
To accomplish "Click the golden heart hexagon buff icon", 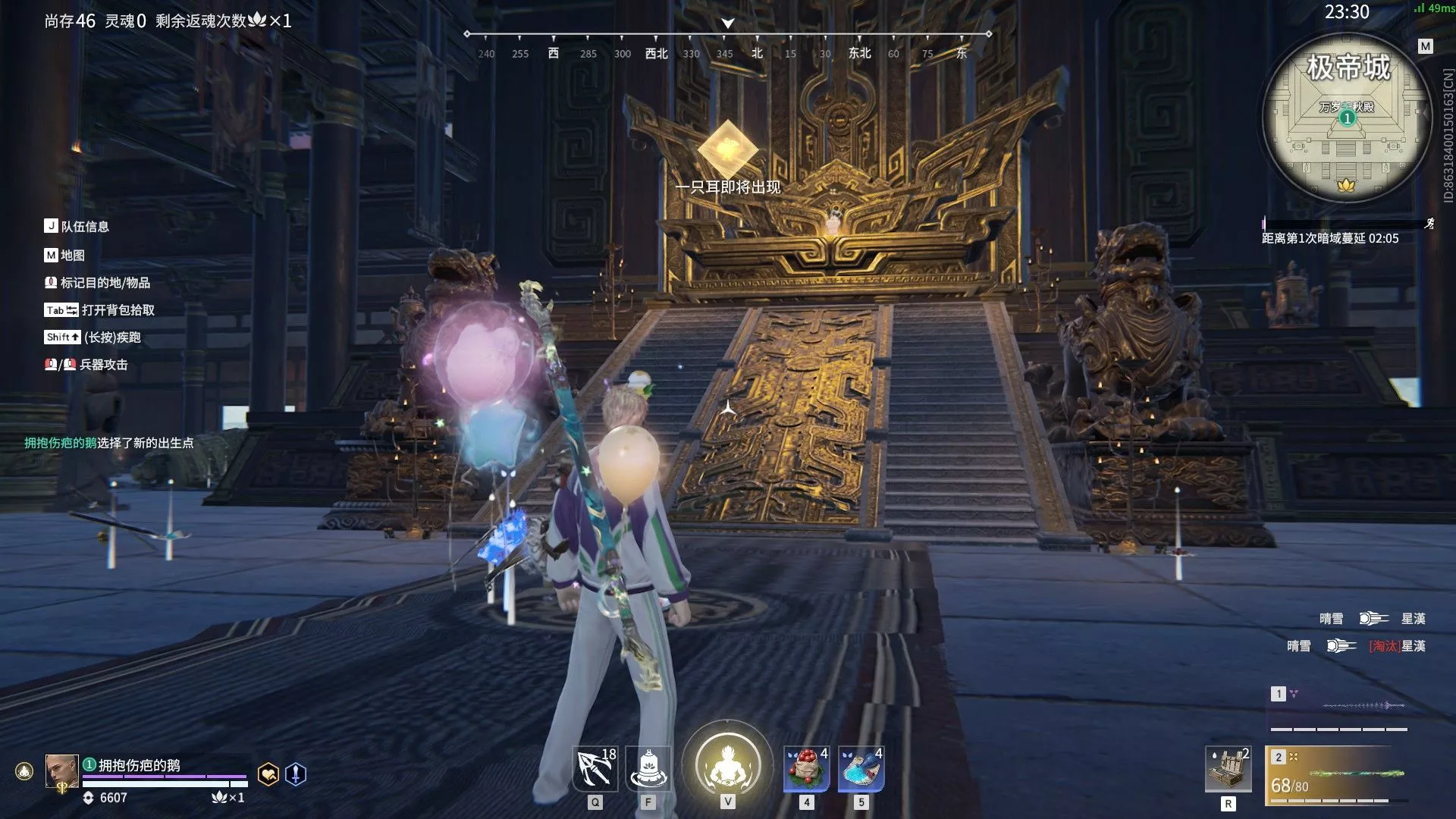I will [268, 774].
